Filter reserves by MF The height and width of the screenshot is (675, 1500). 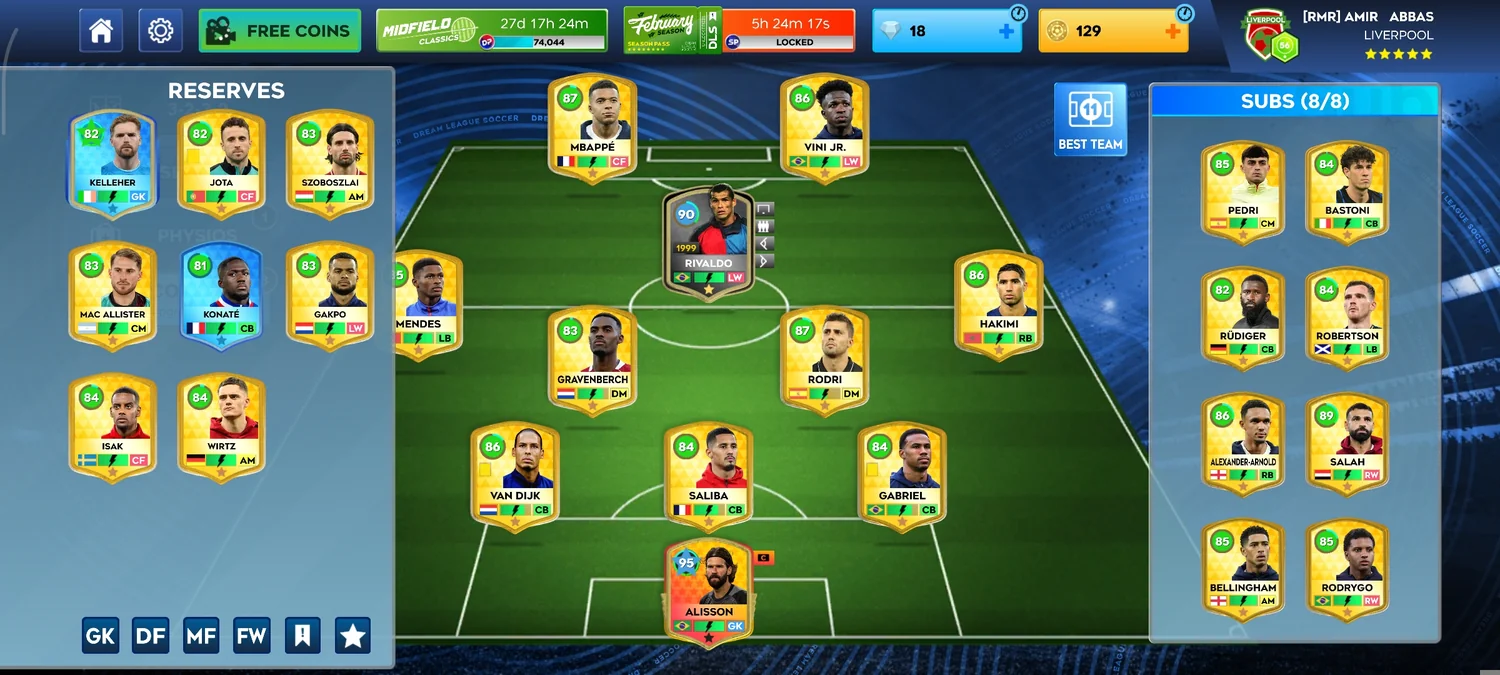click(201, 635)
